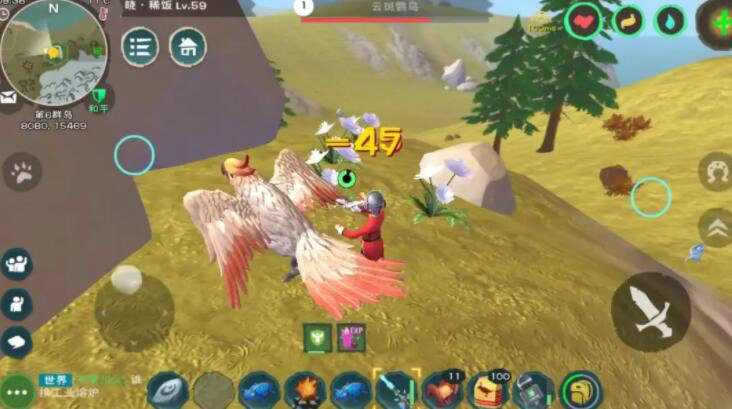This screenshot has height=409, width=732.
Task: Select the red item slot showing 11
Action: point(441,390)
